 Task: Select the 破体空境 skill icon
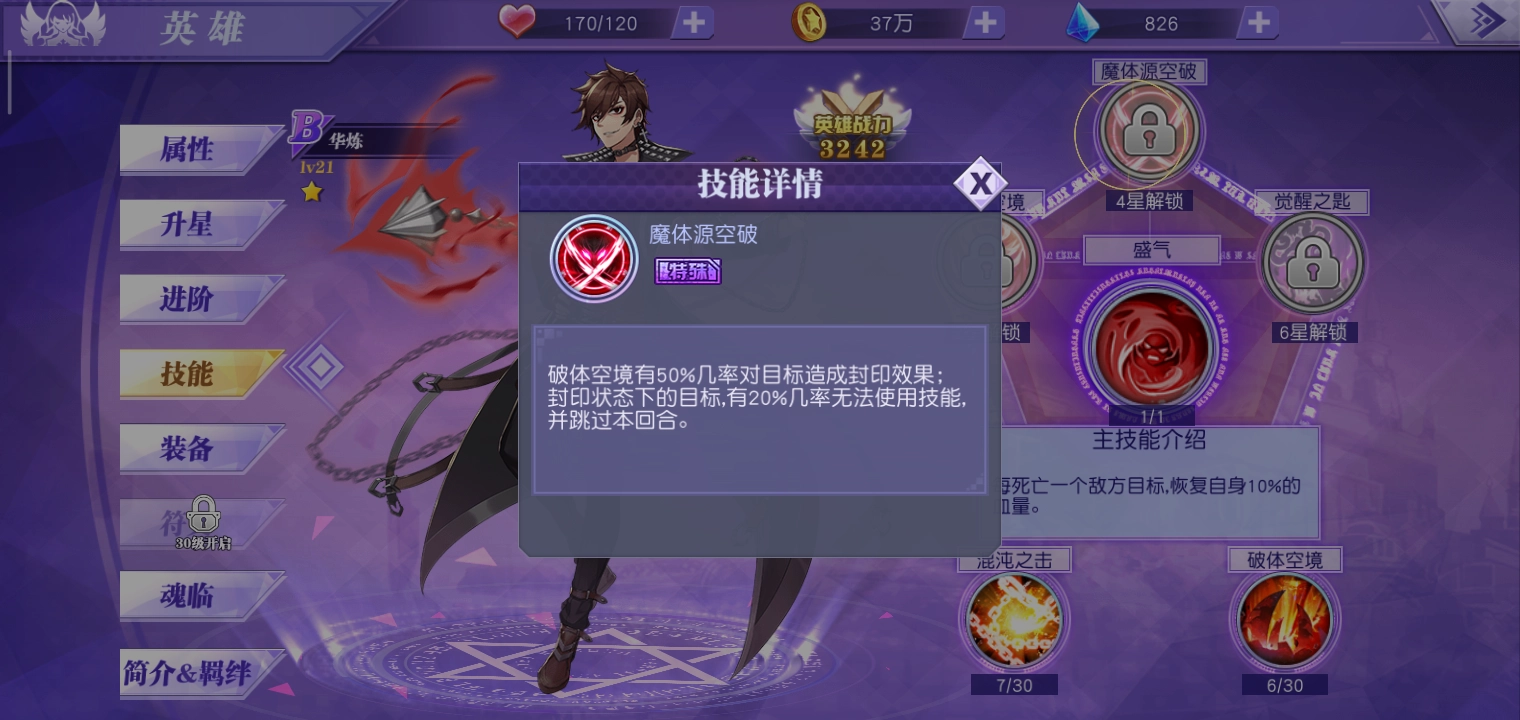click(1285, 625)
